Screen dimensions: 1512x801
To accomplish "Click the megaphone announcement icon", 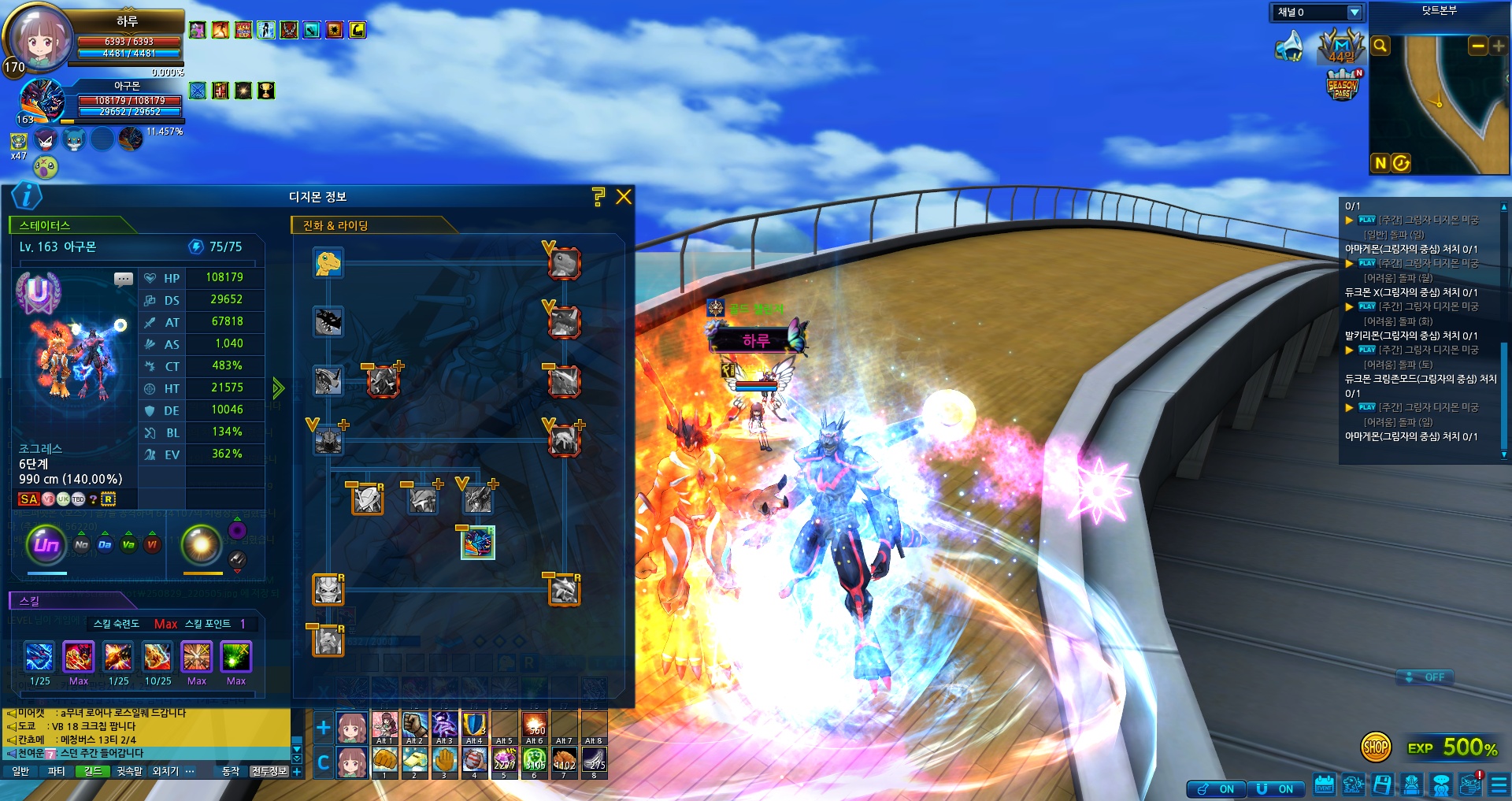I will tap(1289, 46).
